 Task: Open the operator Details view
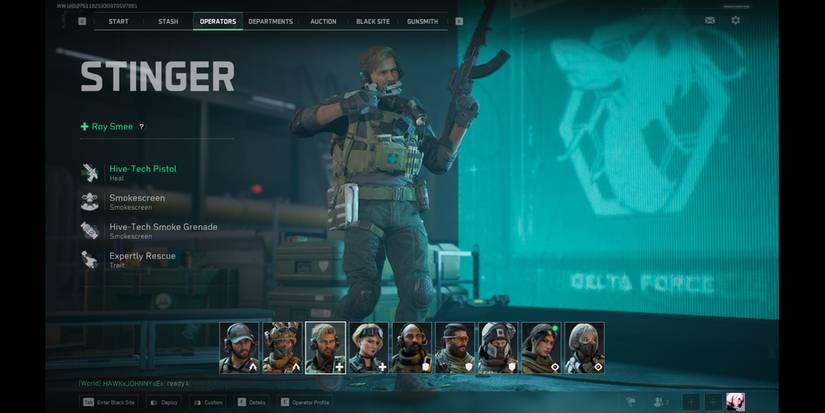[x=250, y=402]
